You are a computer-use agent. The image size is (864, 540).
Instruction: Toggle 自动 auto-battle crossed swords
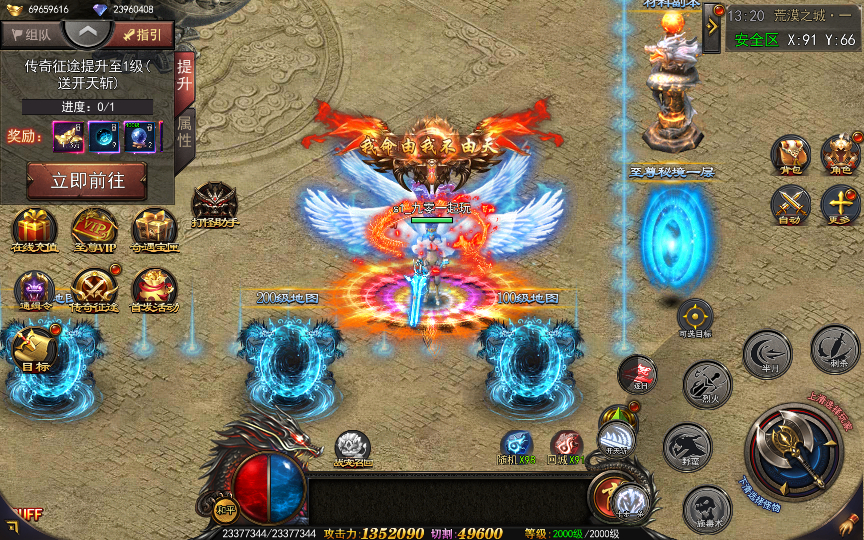click(x=790, y=205)
